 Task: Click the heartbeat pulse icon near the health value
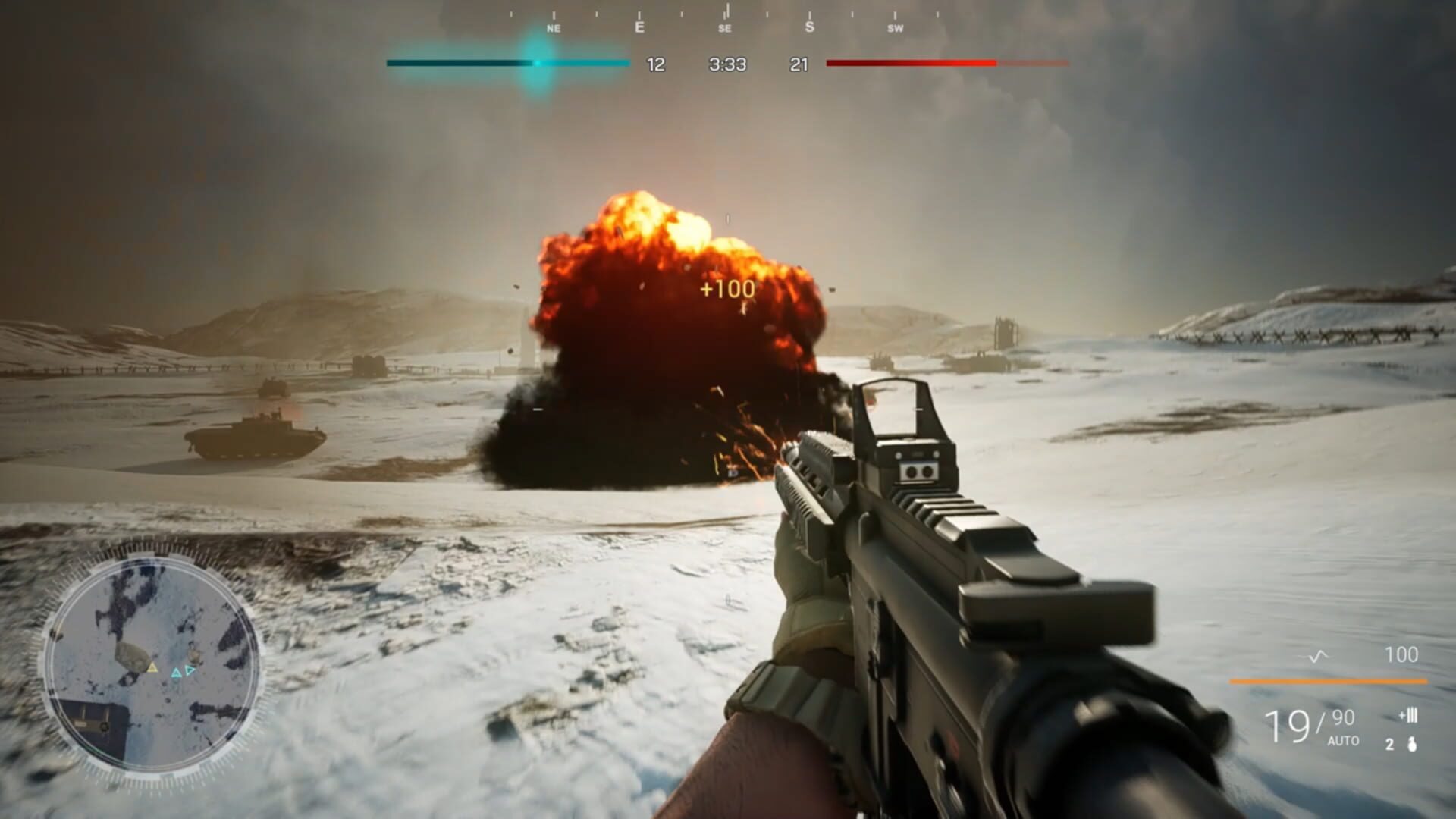(1315, 657)
